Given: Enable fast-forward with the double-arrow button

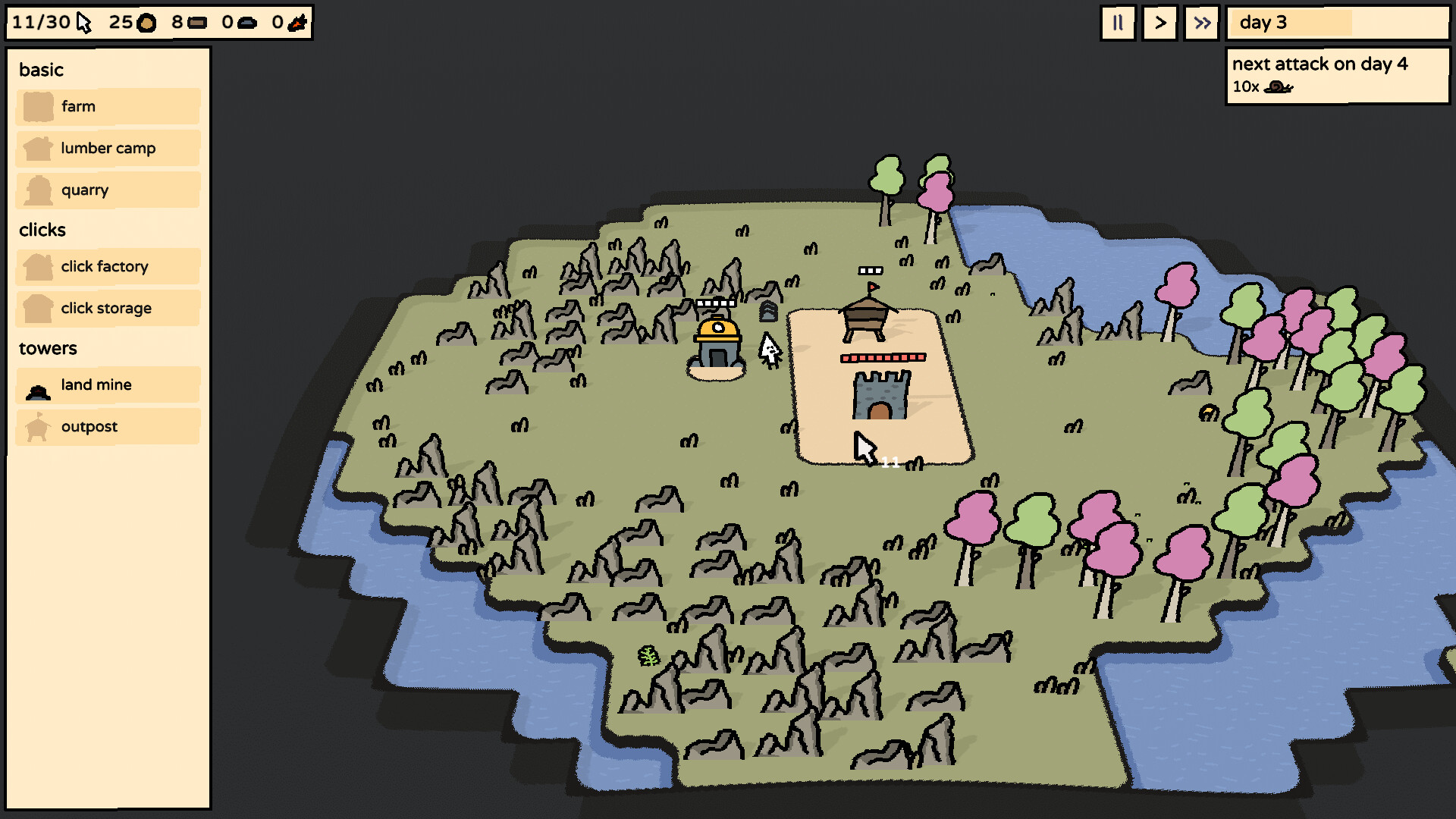Looking at the screenshot, I should (1201, 23).
